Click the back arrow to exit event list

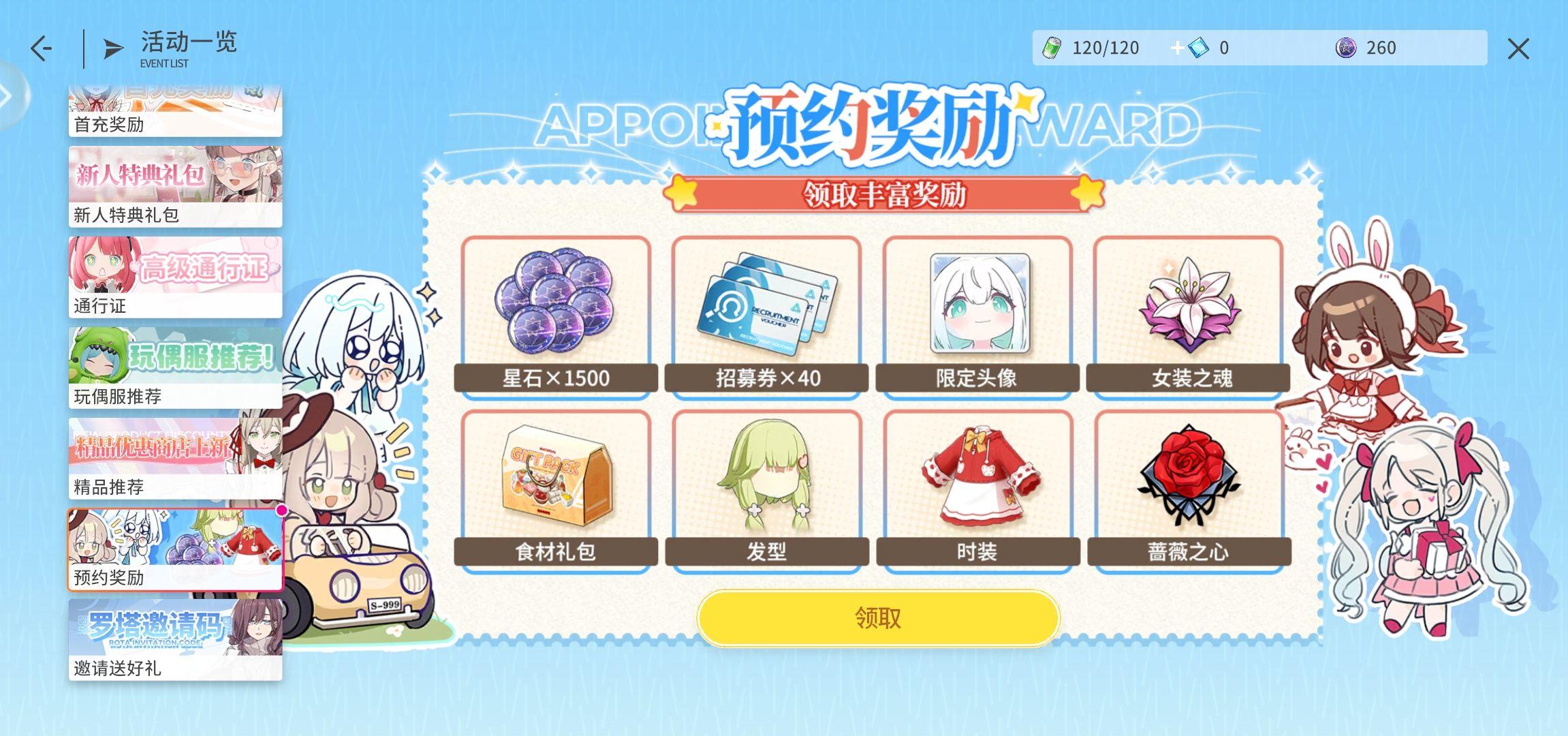click(x=41, y=48)
